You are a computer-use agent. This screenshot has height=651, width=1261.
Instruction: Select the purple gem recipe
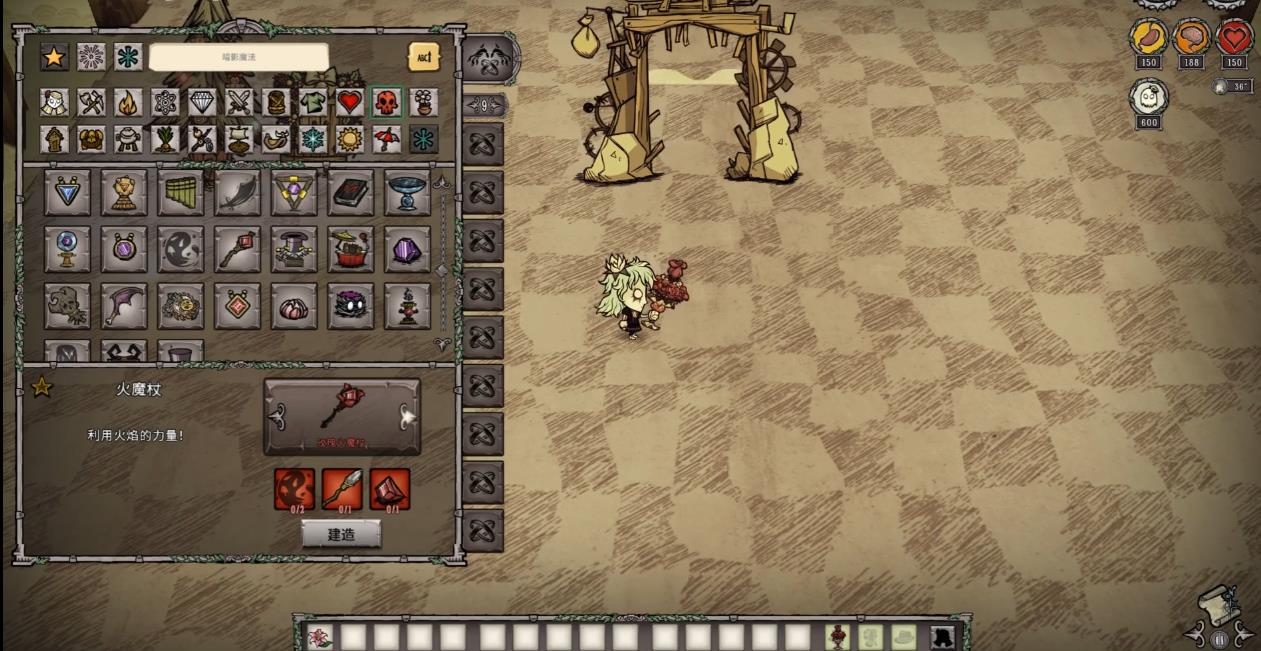[407, 249]
